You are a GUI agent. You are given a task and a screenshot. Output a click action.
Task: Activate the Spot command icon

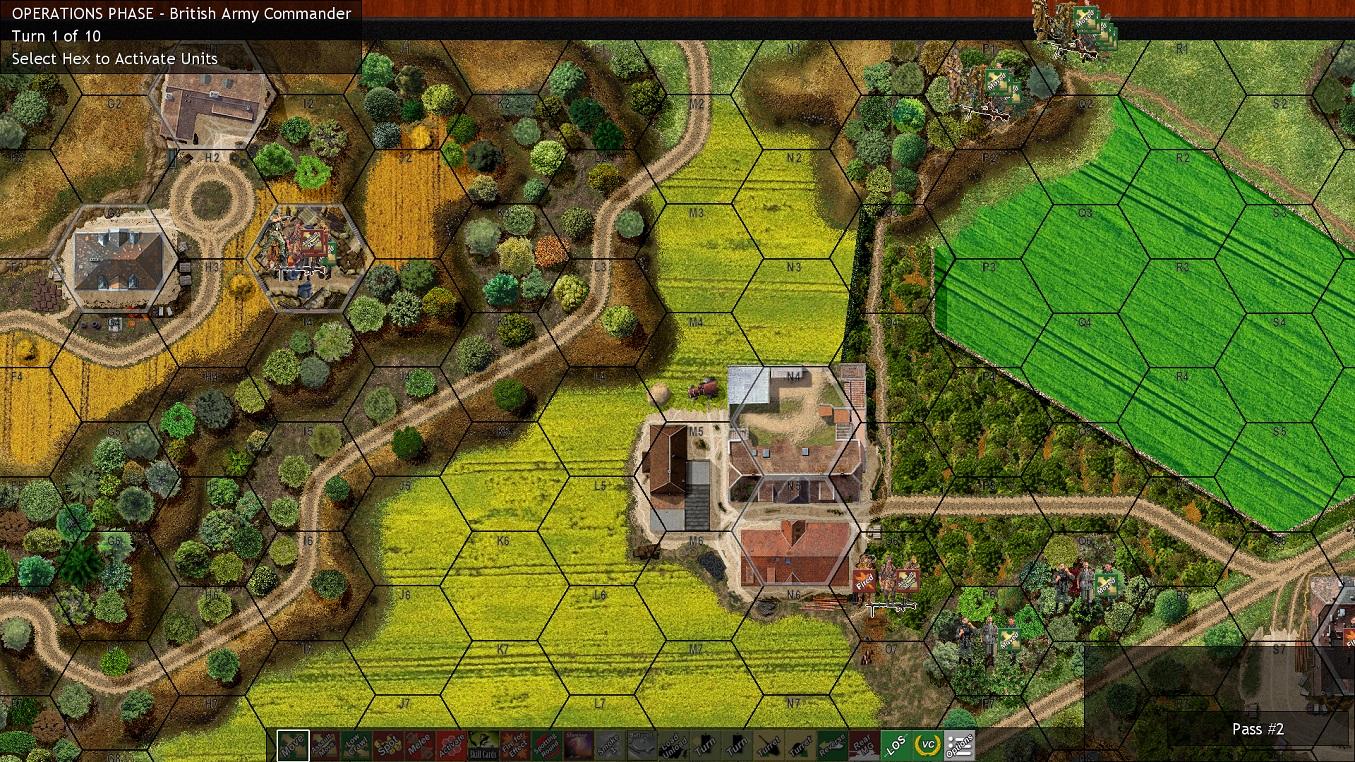386,746
